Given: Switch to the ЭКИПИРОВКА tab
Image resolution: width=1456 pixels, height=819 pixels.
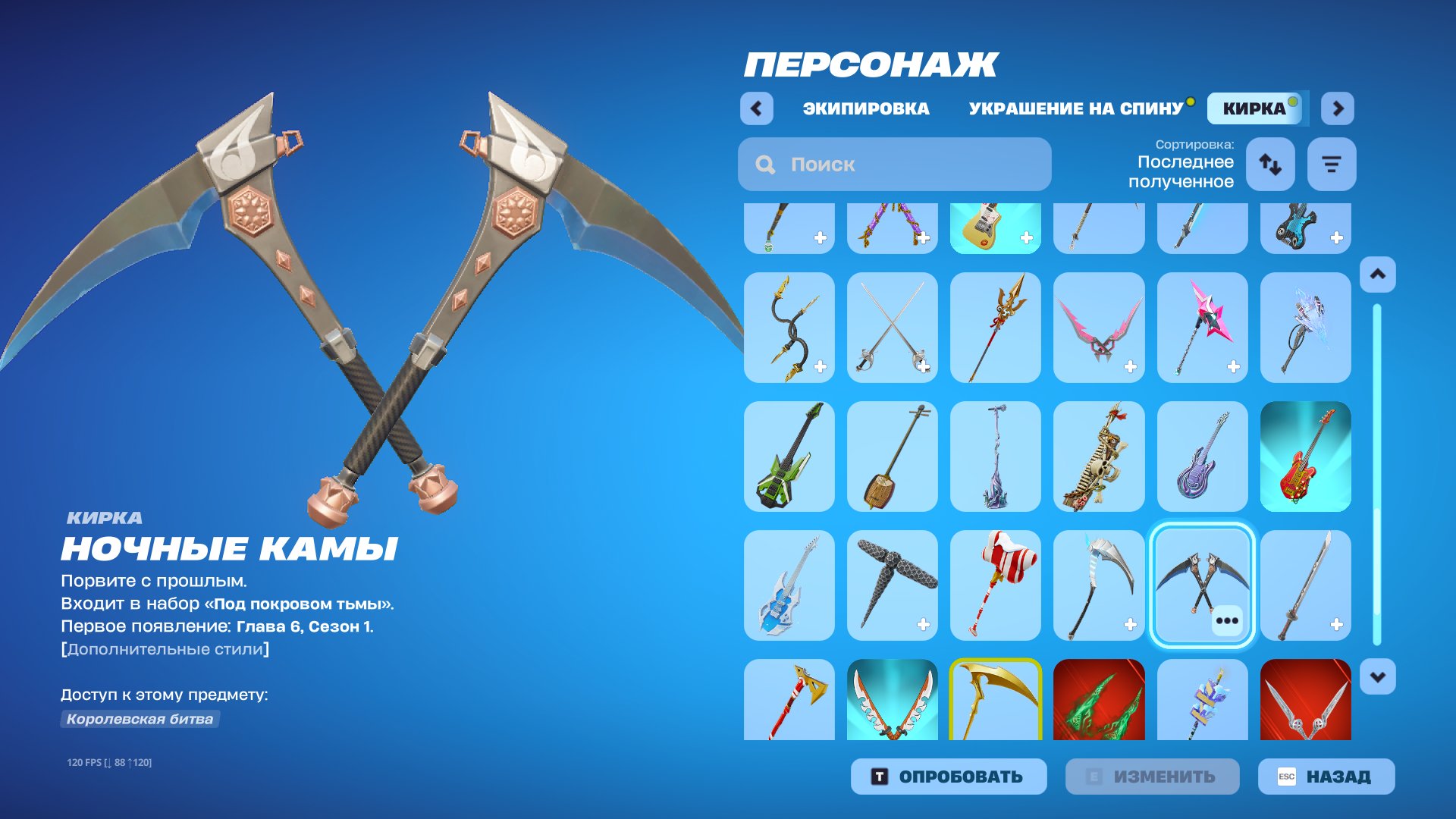Looking at the screenshot, I should pyautogui.click(x=867, y=108).
